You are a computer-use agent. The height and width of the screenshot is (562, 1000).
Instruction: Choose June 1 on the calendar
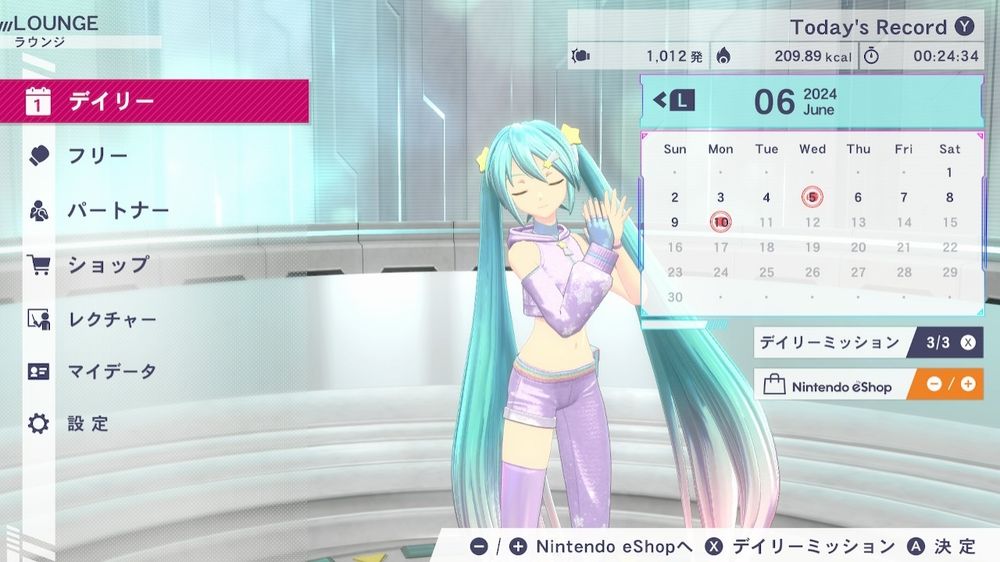pos(949,172)
